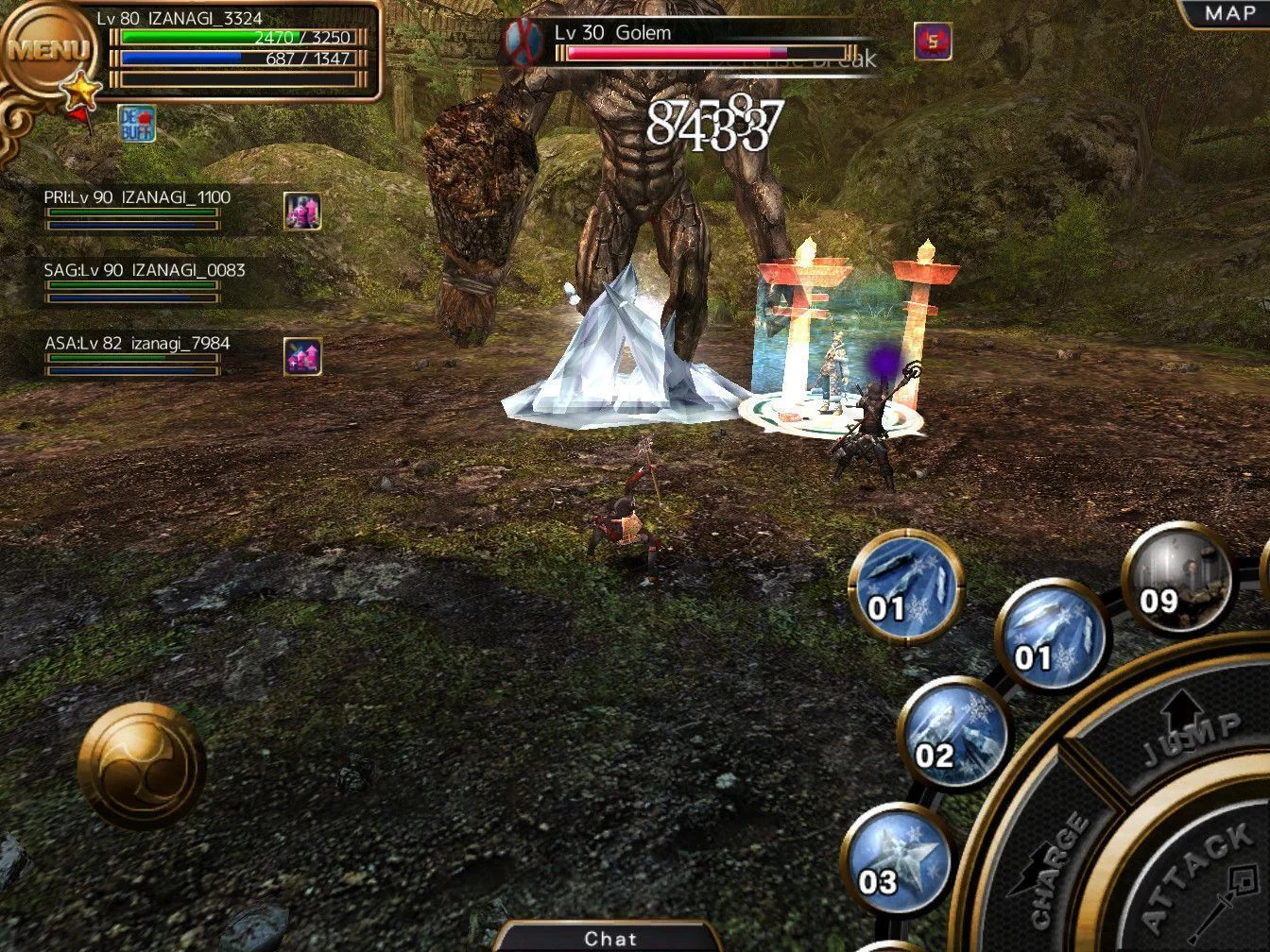
Task: Open the MAP panel
Action: 1228,14
